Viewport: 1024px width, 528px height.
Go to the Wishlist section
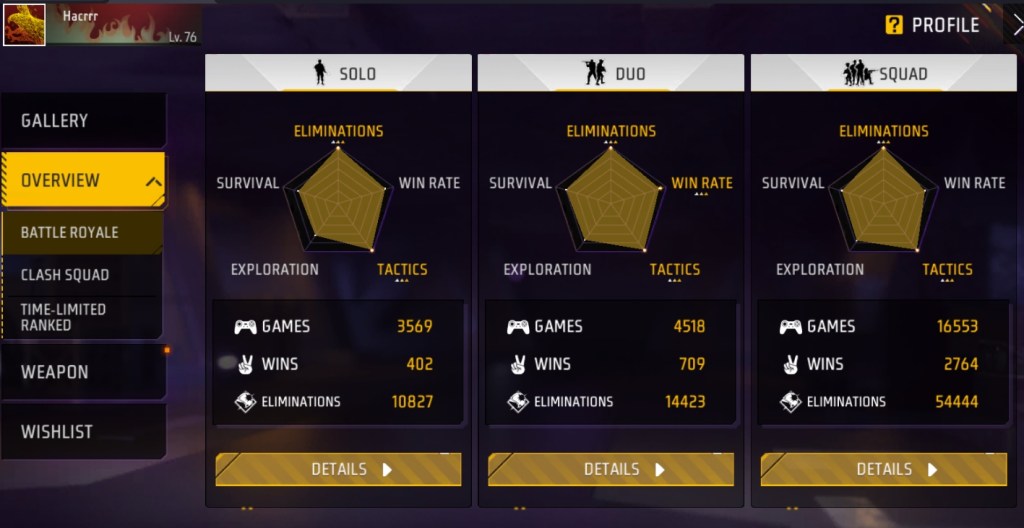pyautogui.click(x=82, y=432)
